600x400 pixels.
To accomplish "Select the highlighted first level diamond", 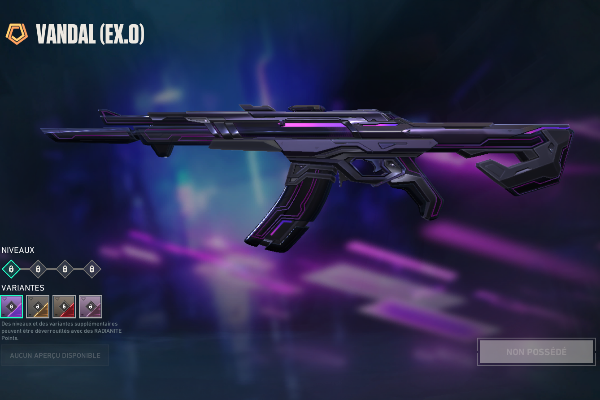I will click(11, 268).
